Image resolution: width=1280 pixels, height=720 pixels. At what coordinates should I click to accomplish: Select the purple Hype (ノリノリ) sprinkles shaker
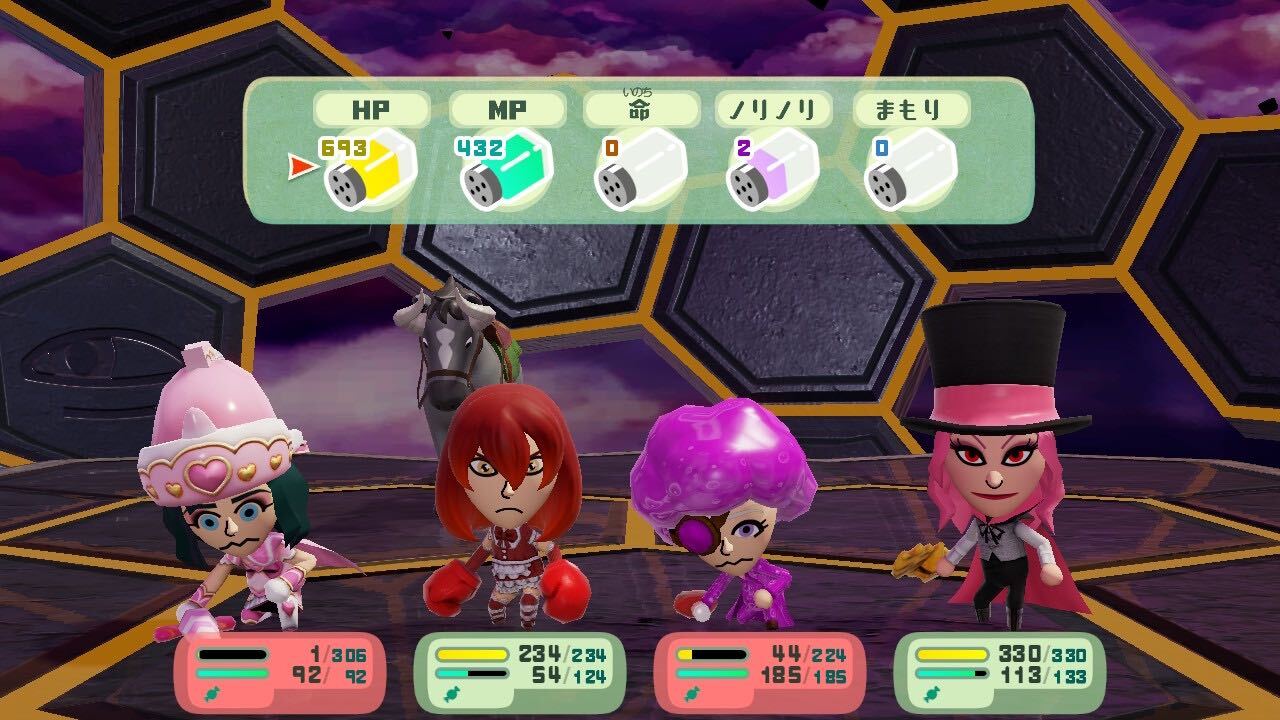coord(772,172)
